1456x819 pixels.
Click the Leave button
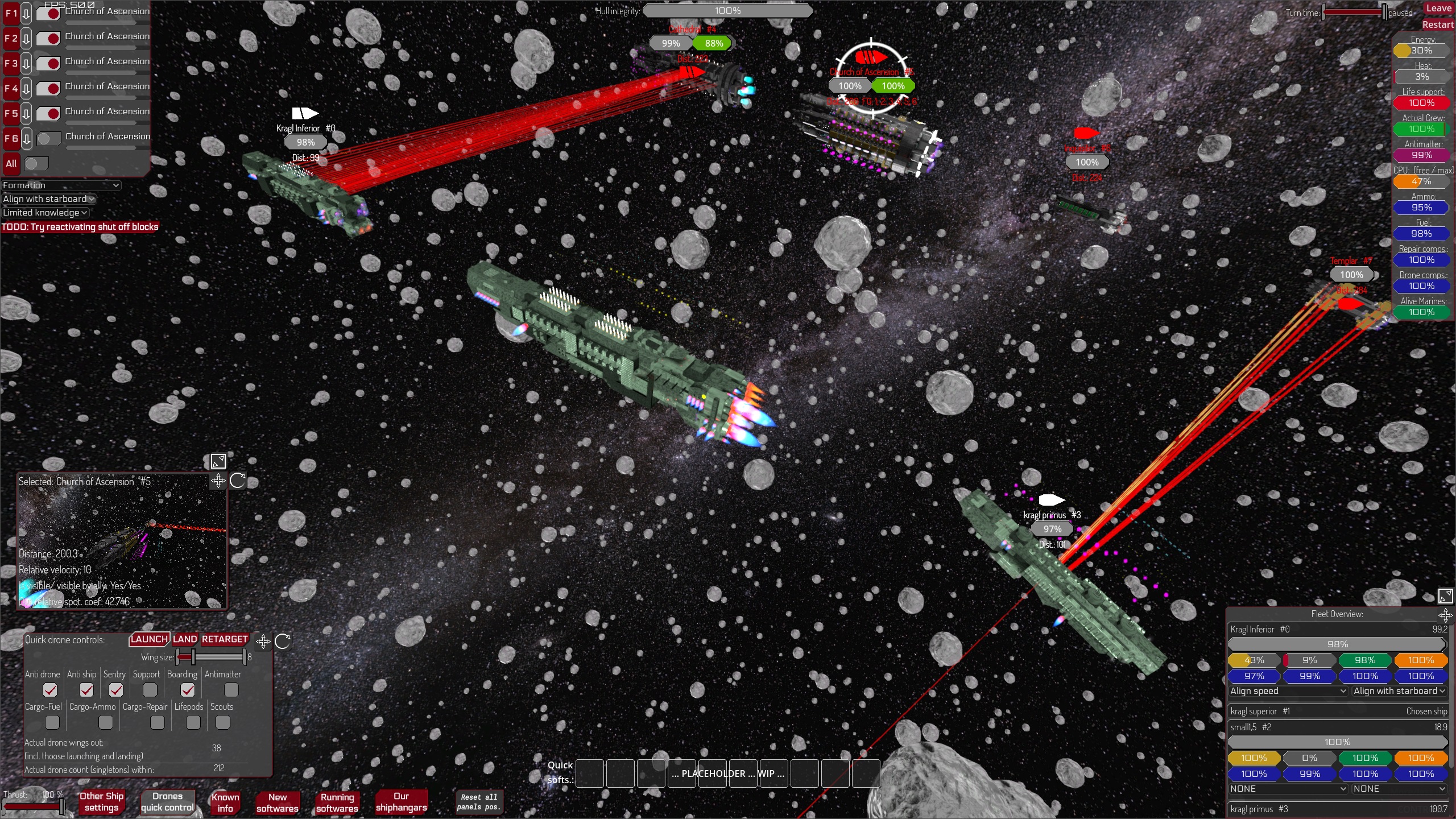pos(1438,9)
